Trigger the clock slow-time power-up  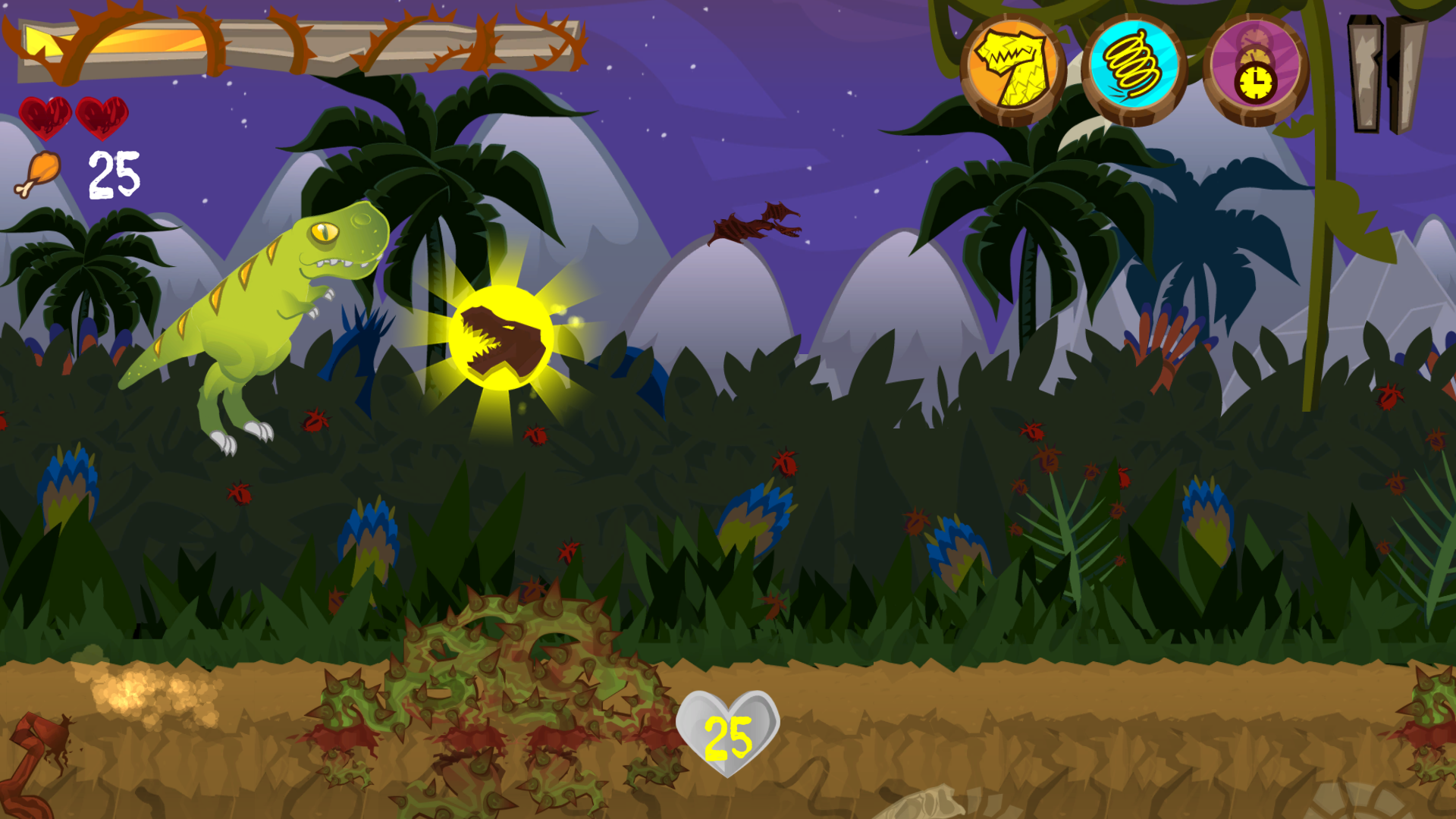1256,70
